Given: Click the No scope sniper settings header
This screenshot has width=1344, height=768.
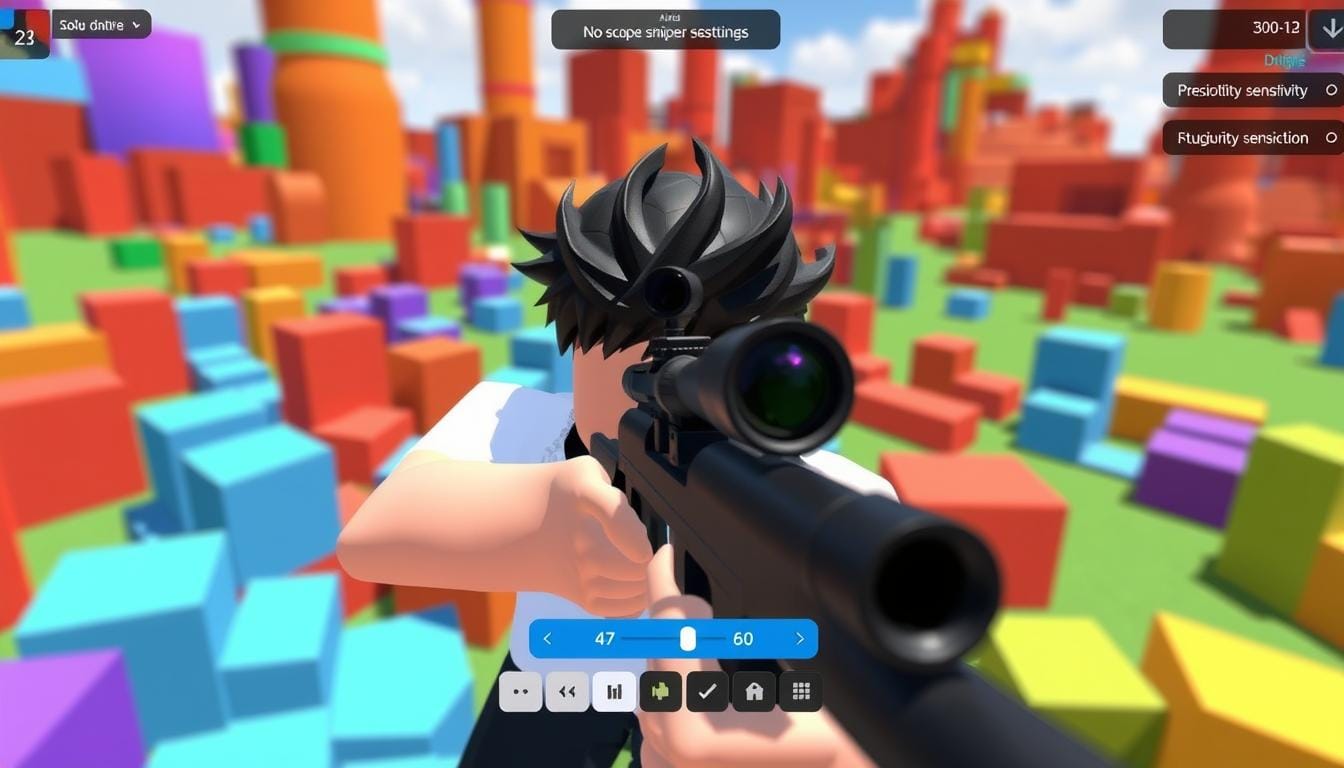Looking at the screenshot, I should point(664,31).
